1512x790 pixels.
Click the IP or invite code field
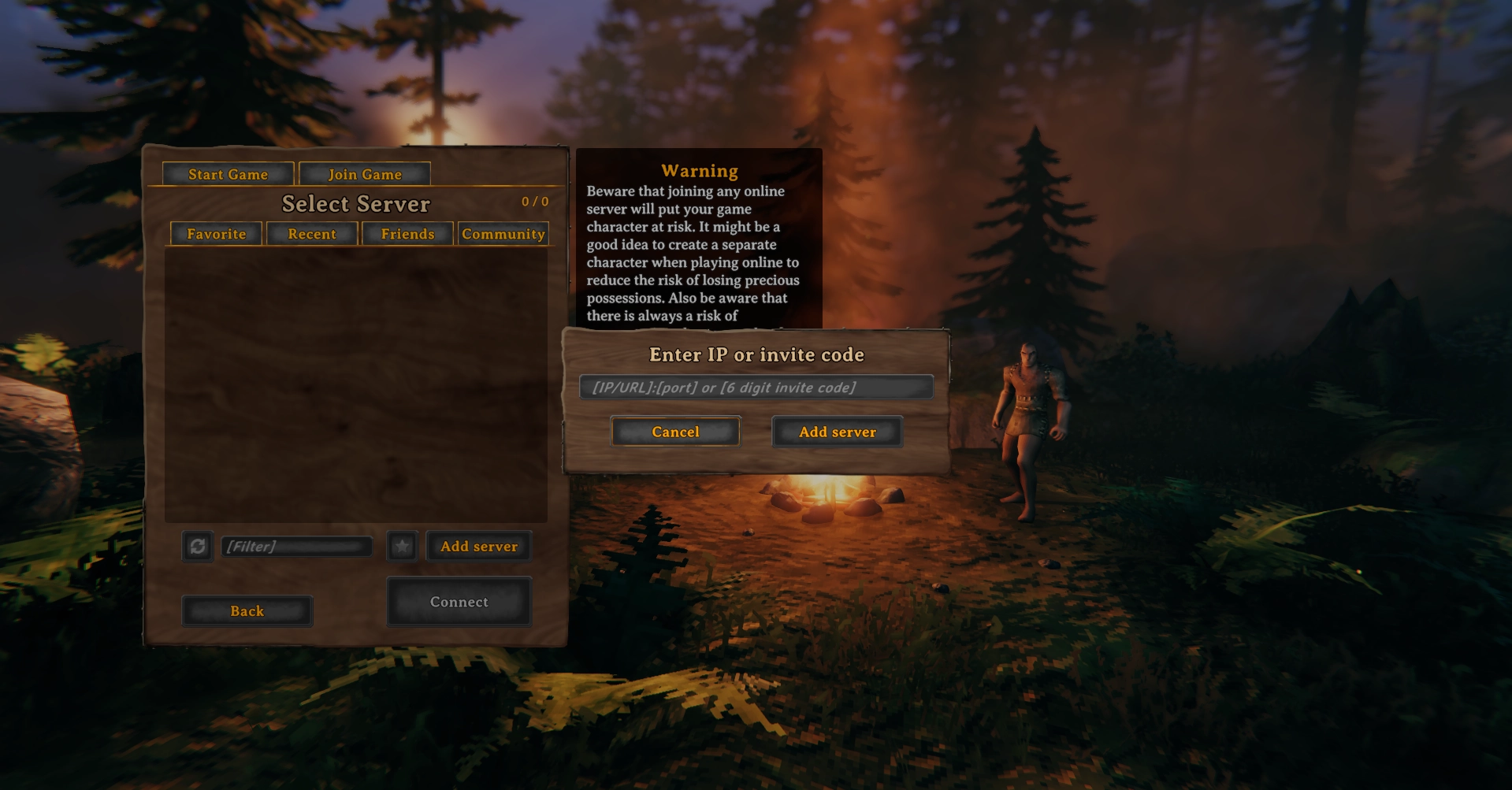tap(756, 388)
